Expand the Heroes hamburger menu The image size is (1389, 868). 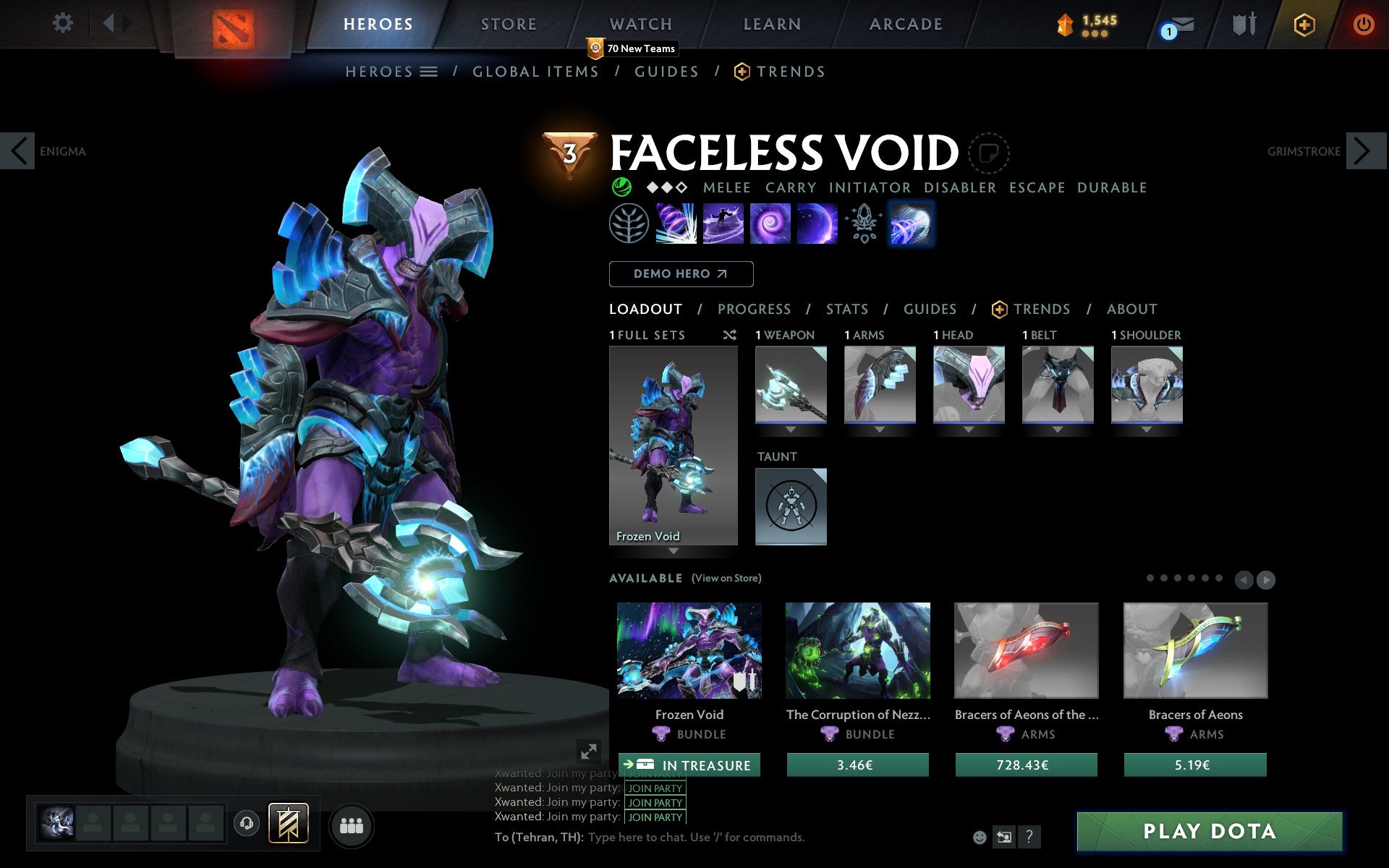(430, 71)
